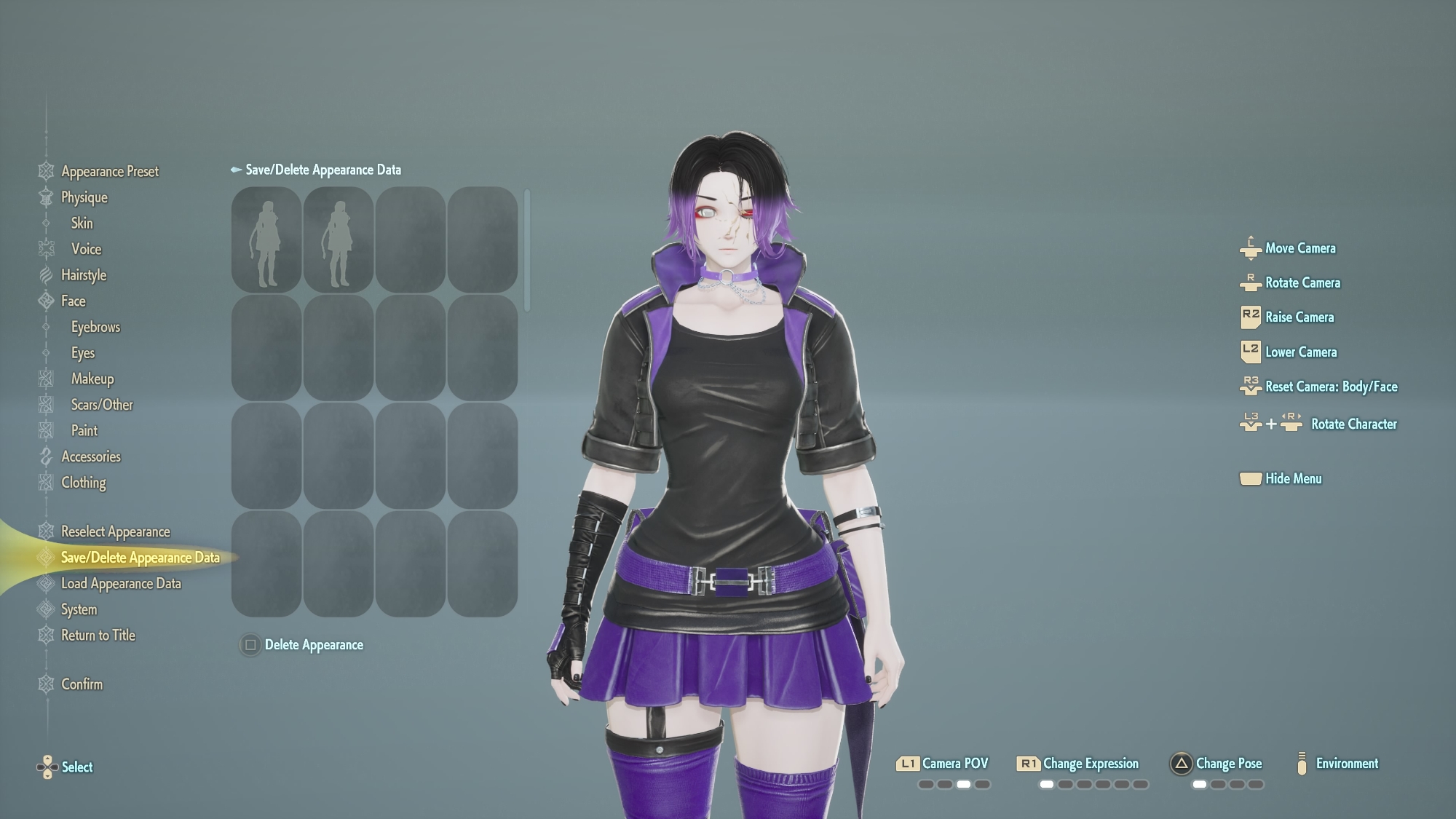Open the Makeup options
1456x819 pixels.
click(92, 379)
